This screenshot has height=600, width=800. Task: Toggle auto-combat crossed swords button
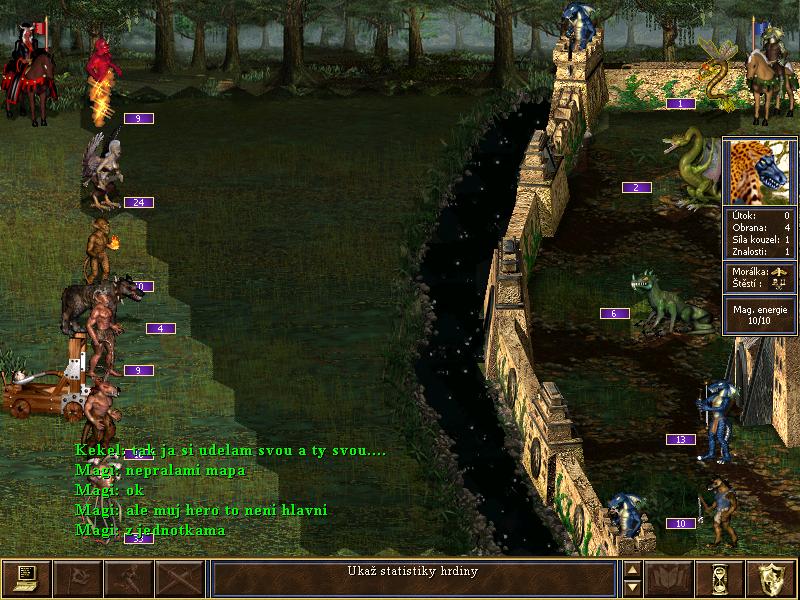(x=180, y=578)
